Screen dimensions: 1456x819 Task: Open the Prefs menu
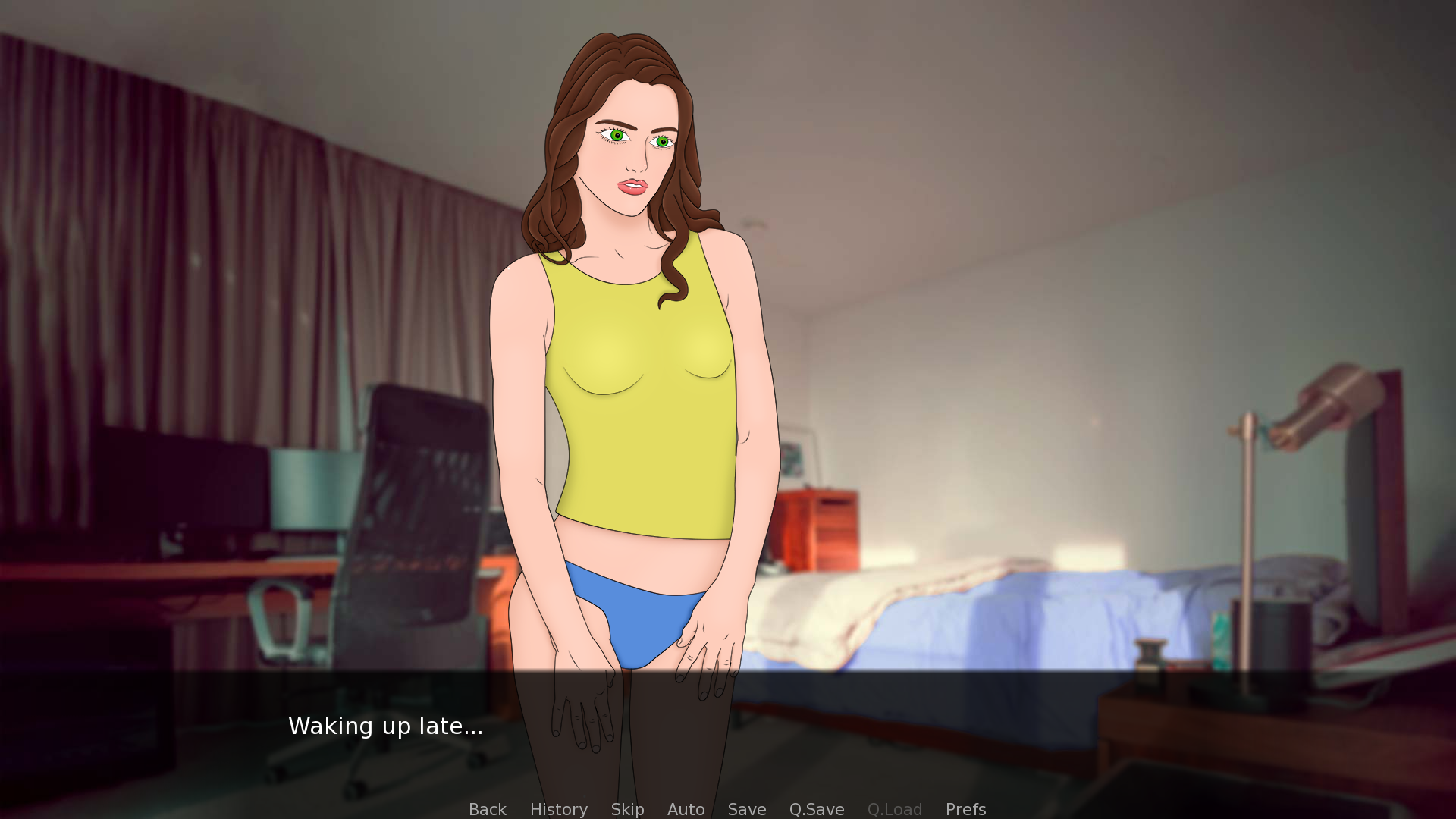(965, 809)
